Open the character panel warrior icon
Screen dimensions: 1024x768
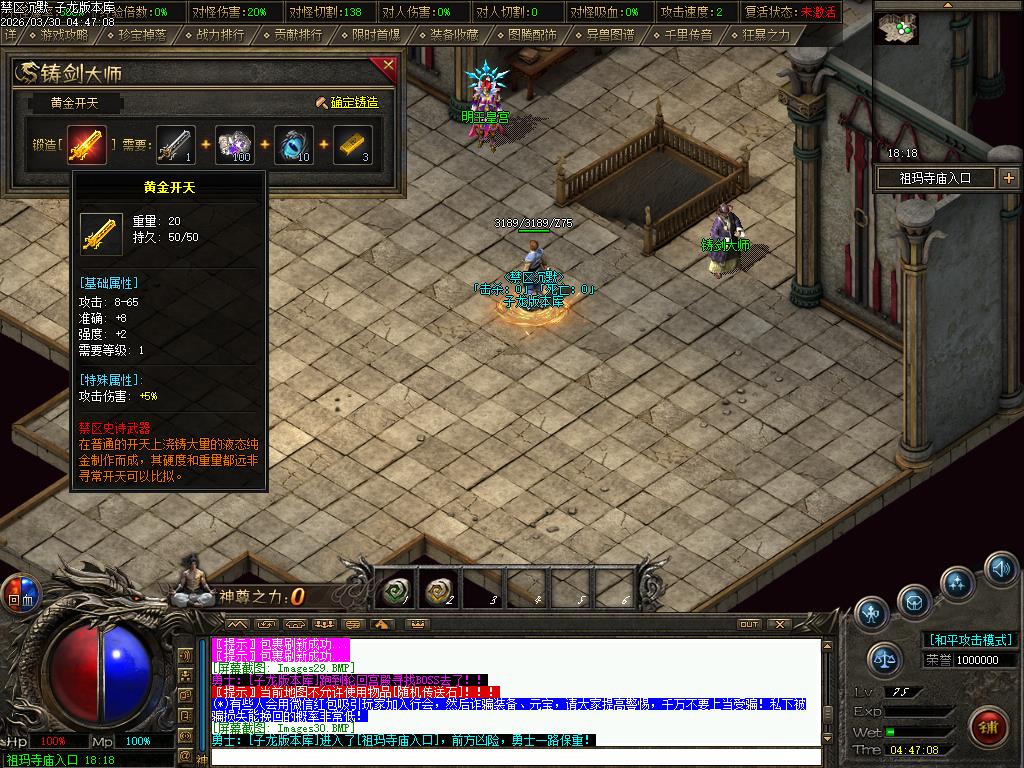[872, 612]
